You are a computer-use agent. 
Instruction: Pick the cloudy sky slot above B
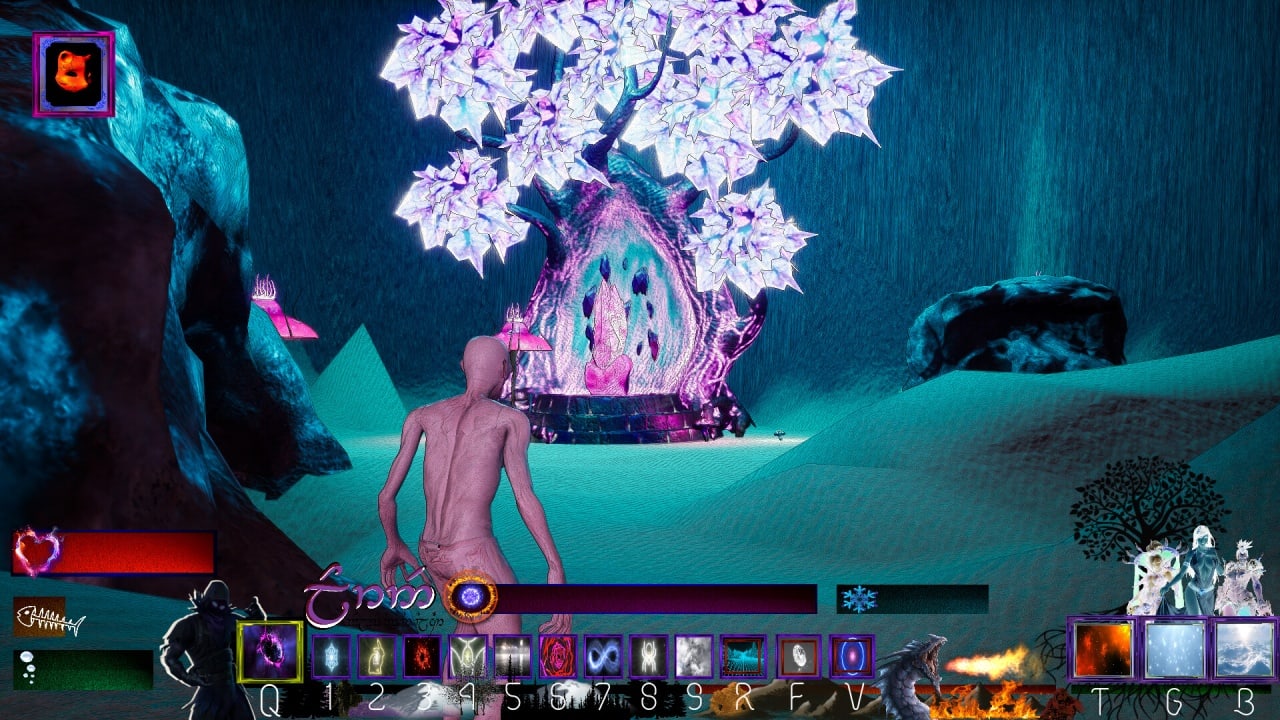click(1243, 650)
